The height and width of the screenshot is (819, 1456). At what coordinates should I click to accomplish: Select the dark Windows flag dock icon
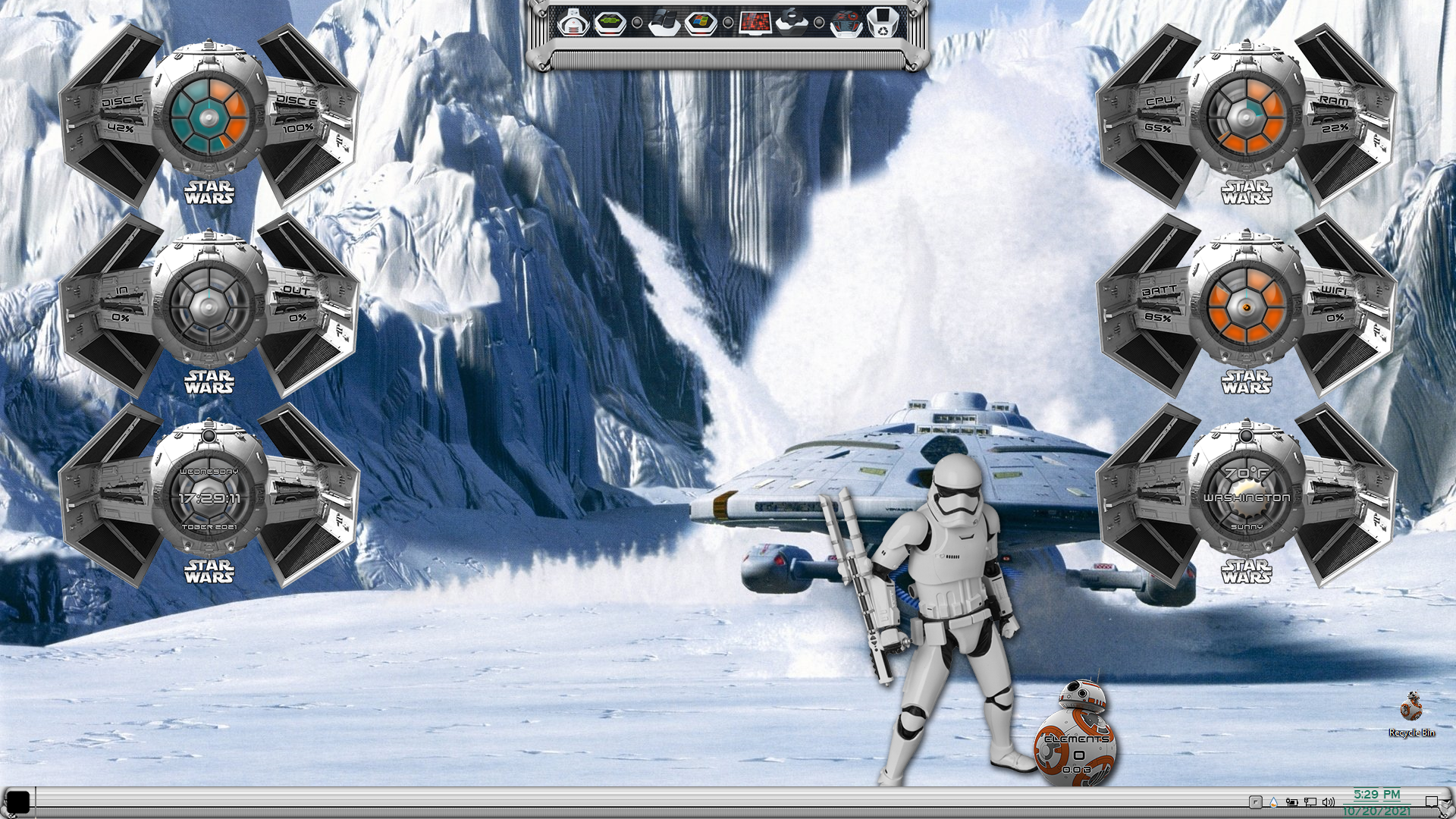[663, 22]
